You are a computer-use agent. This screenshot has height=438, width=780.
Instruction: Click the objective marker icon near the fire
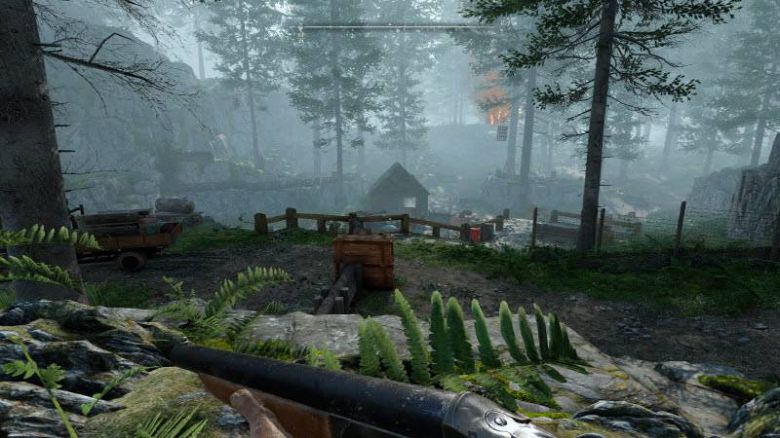coord(501,133)
